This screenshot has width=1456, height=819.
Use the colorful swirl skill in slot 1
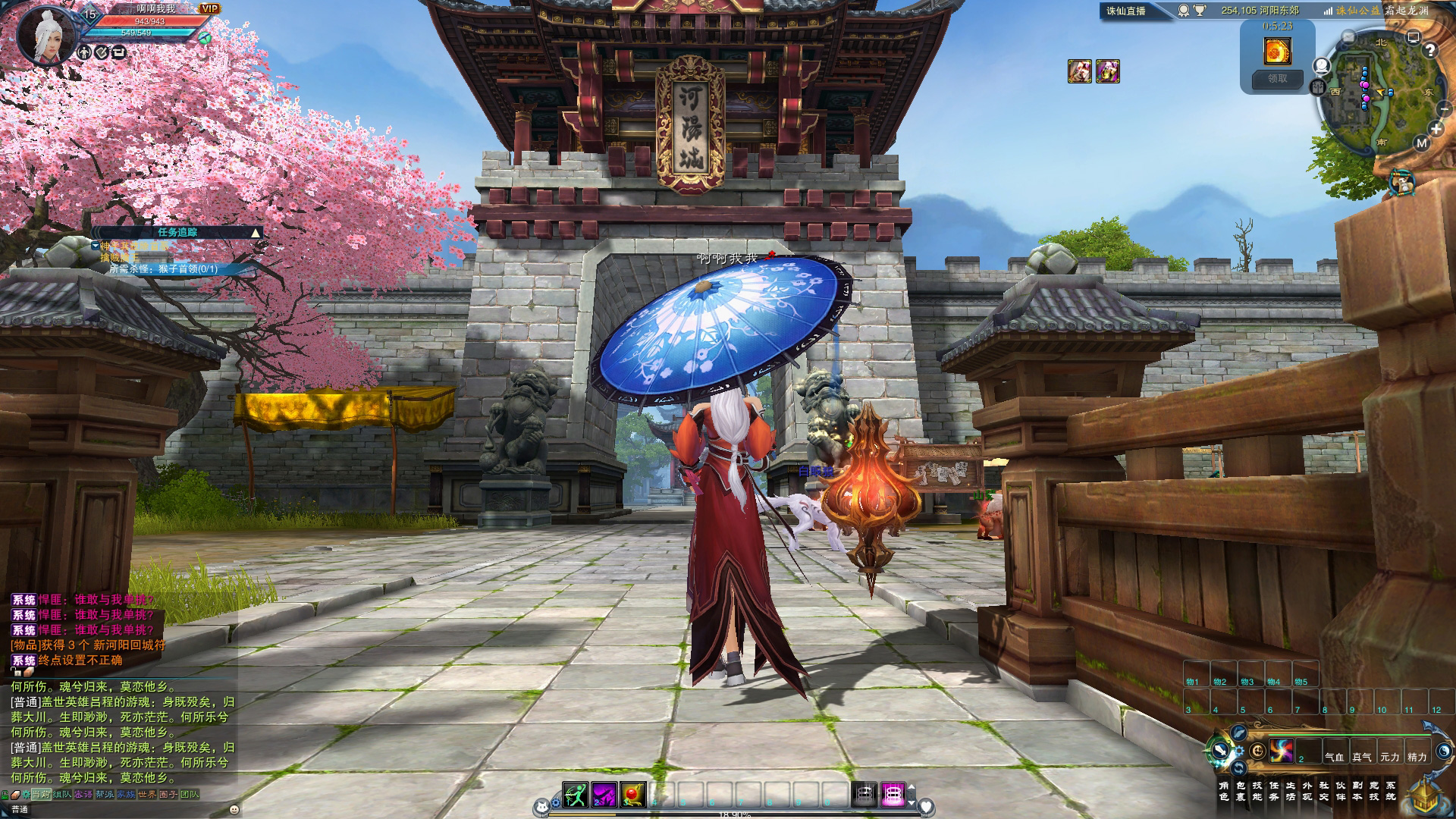coord(1282,751)
